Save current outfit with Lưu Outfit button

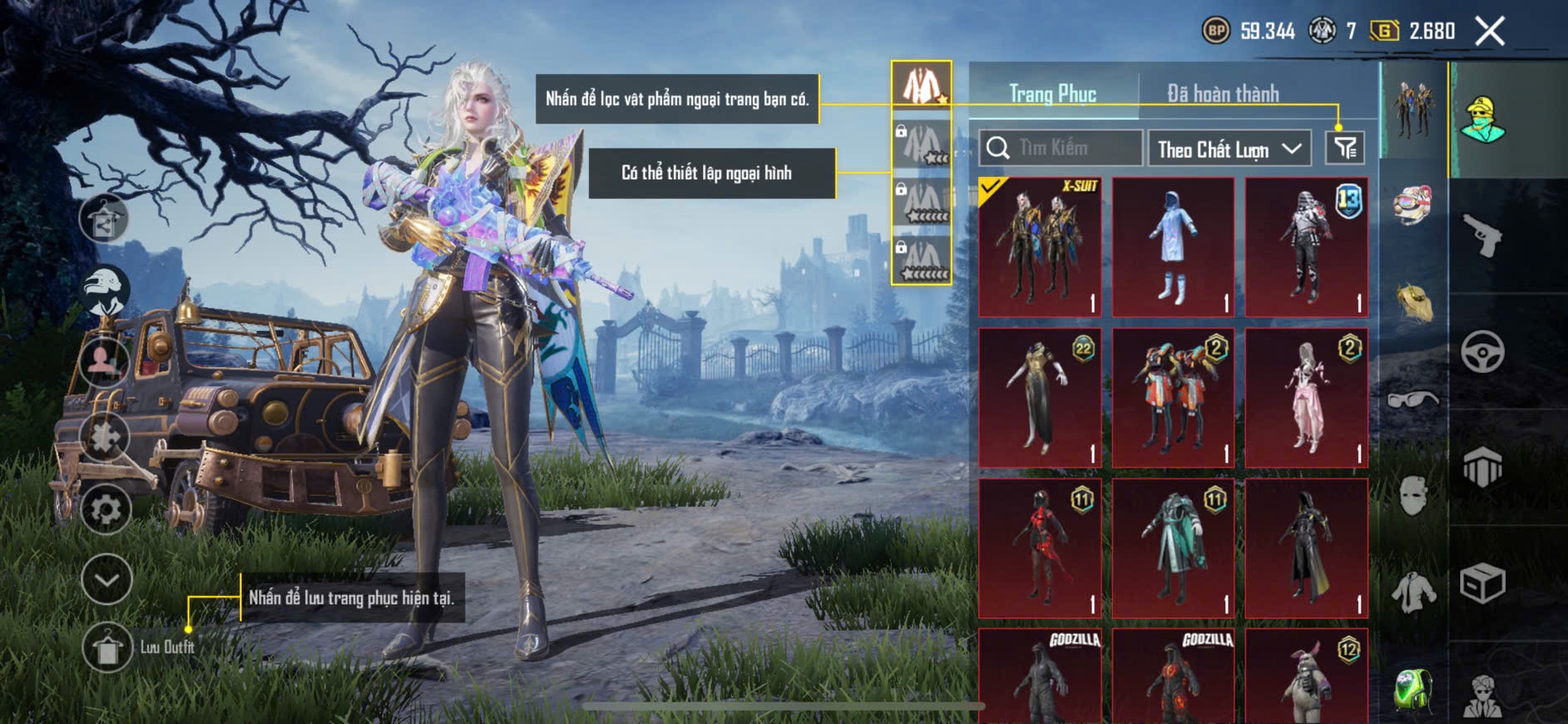click(107, 647)
